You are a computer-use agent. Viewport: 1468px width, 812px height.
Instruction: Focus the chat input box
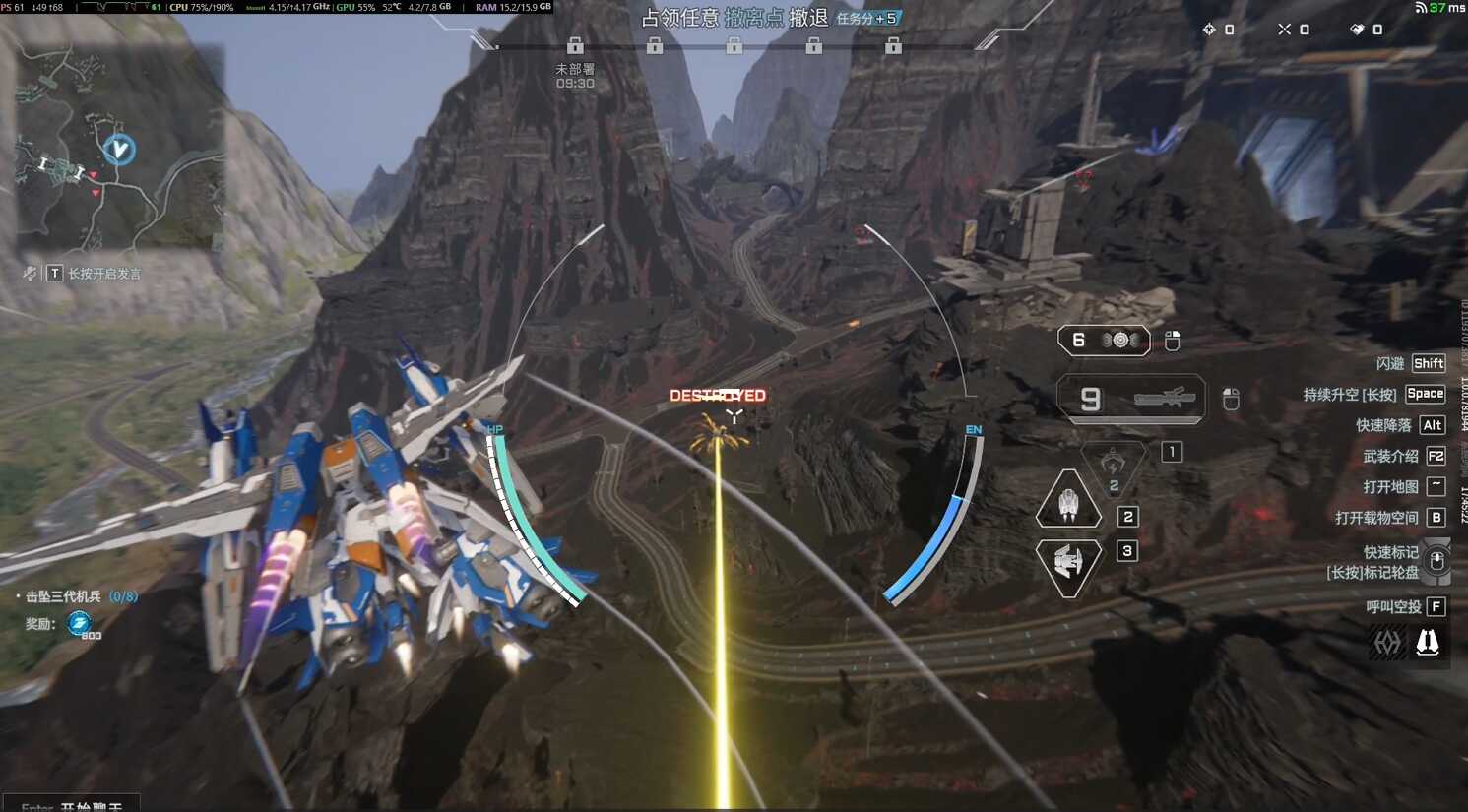[71, 805]
